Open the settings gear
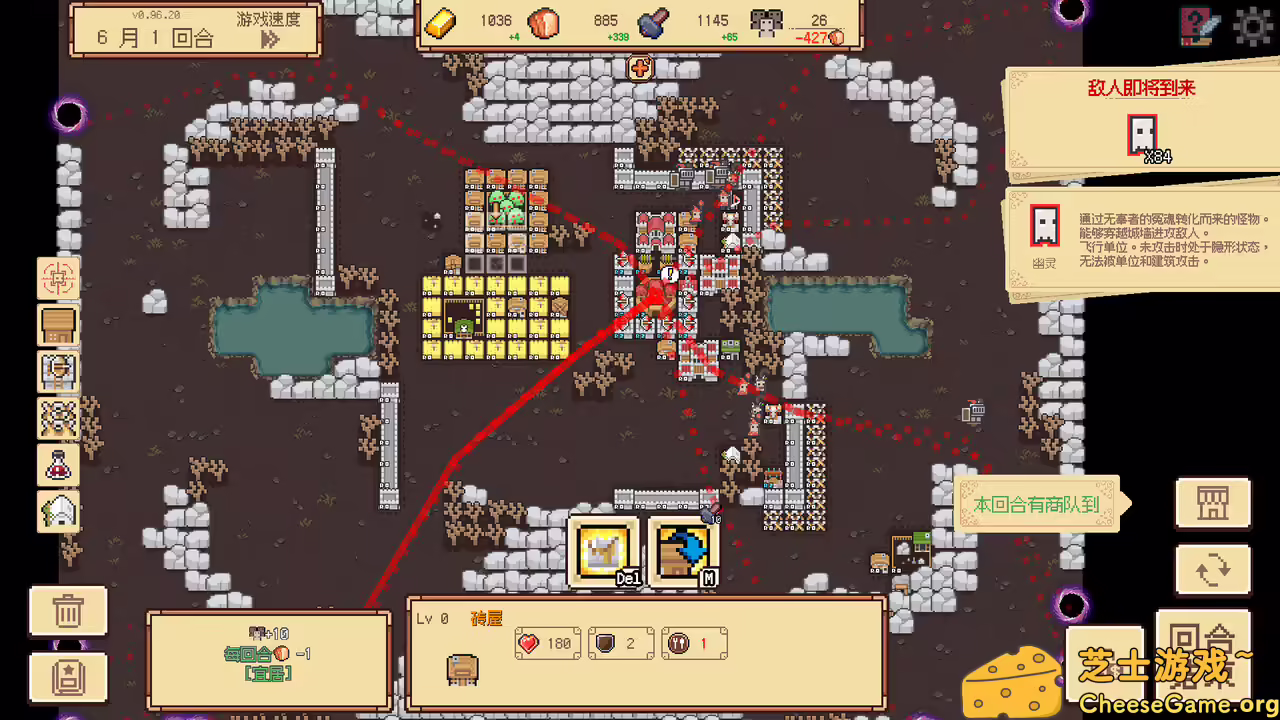The width and height of the screenshot is (1280, 720). [1252, 27]
